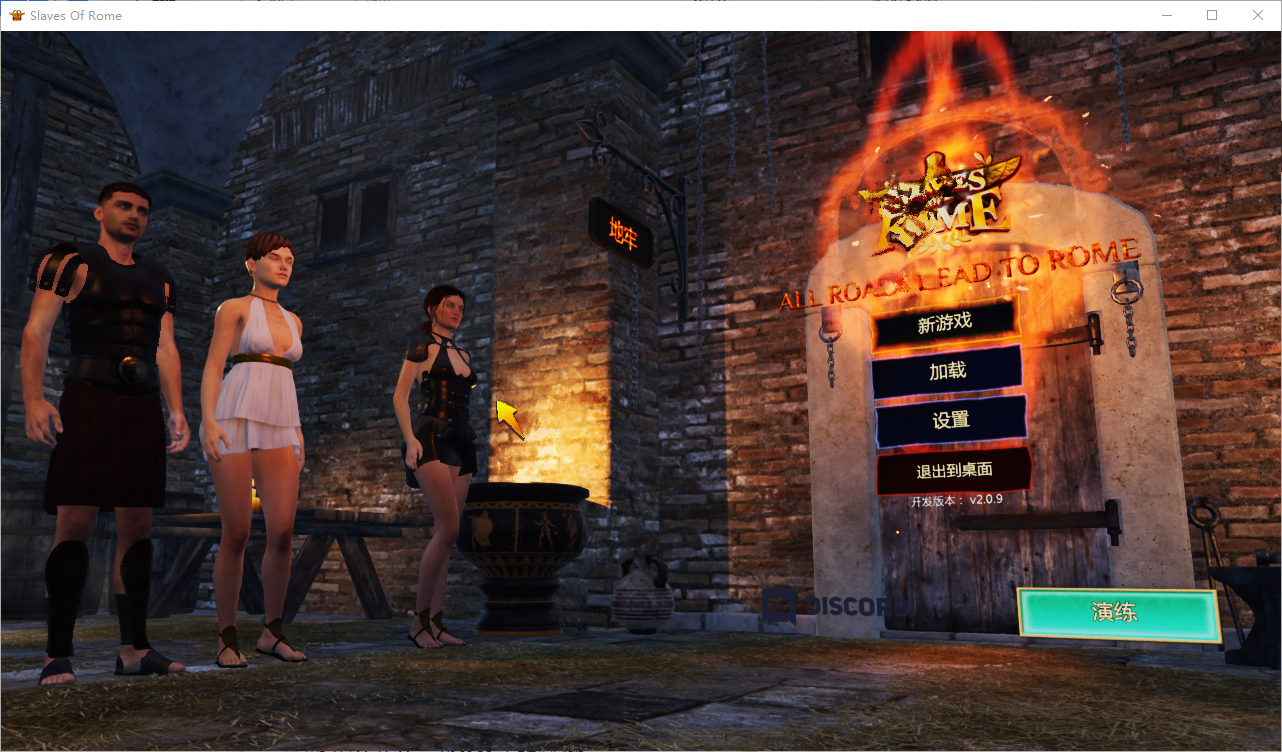Click the green 演练 button
Viewport: 1282px width, 752px height.
(x=1117, y=613)
